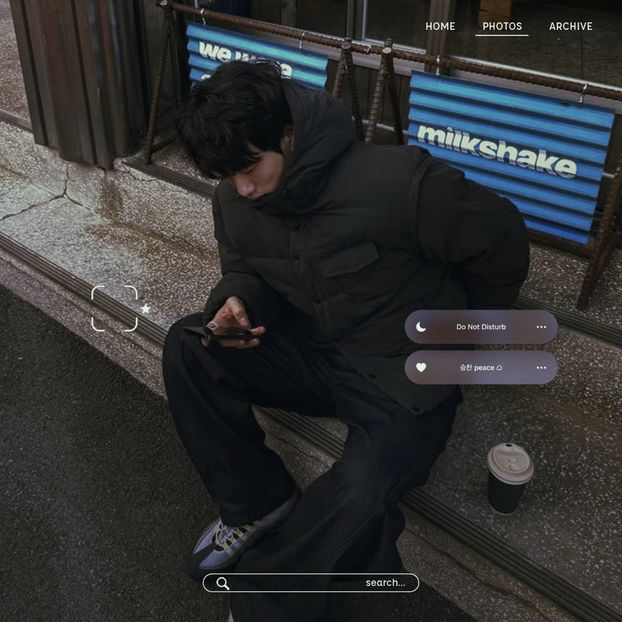
Task: Click inside the search bar
Action: 320,583
